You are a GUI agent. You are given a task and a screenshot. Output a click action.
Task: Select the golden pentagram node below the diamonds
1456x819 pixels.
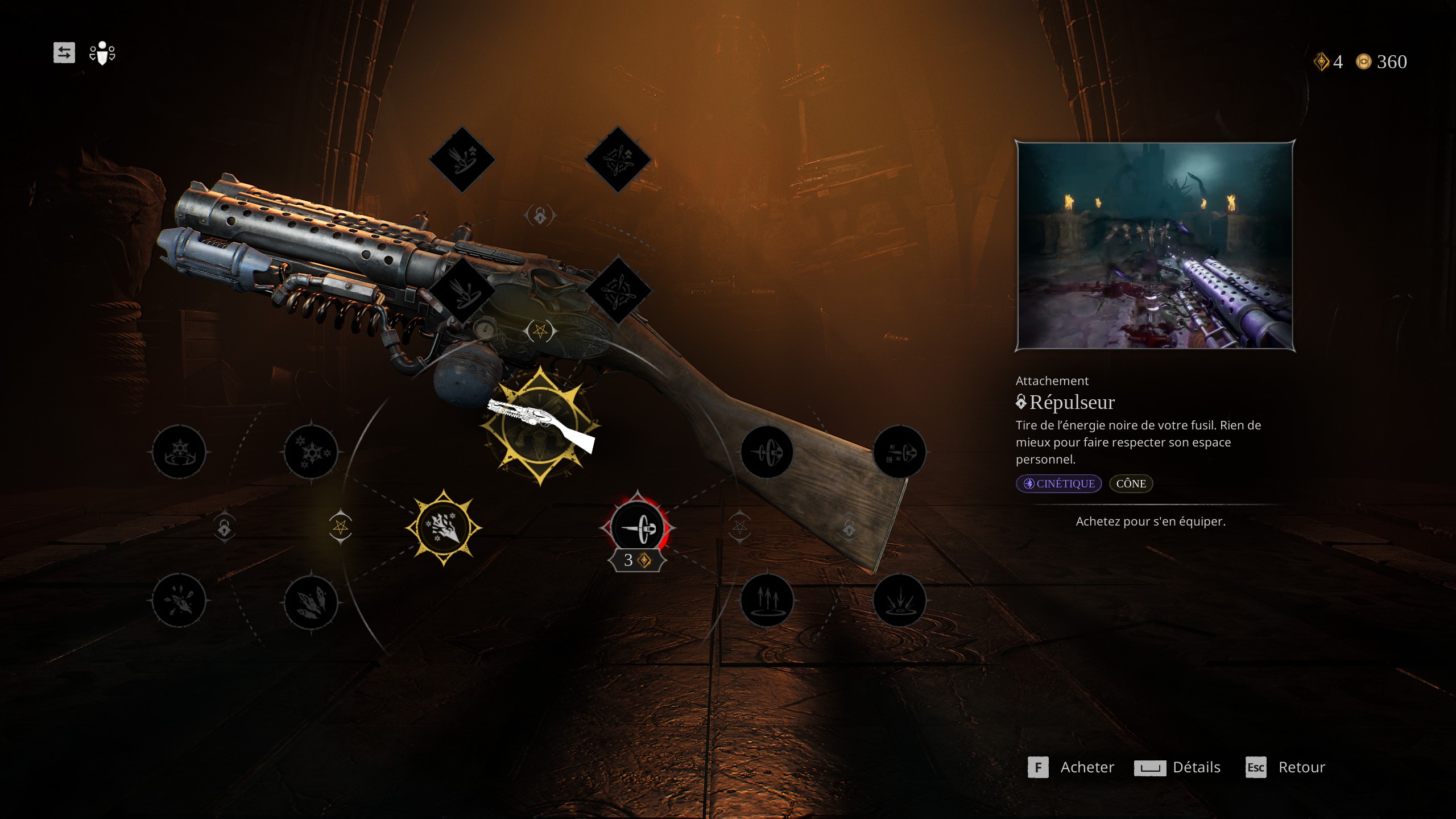(x=540, y=330)
